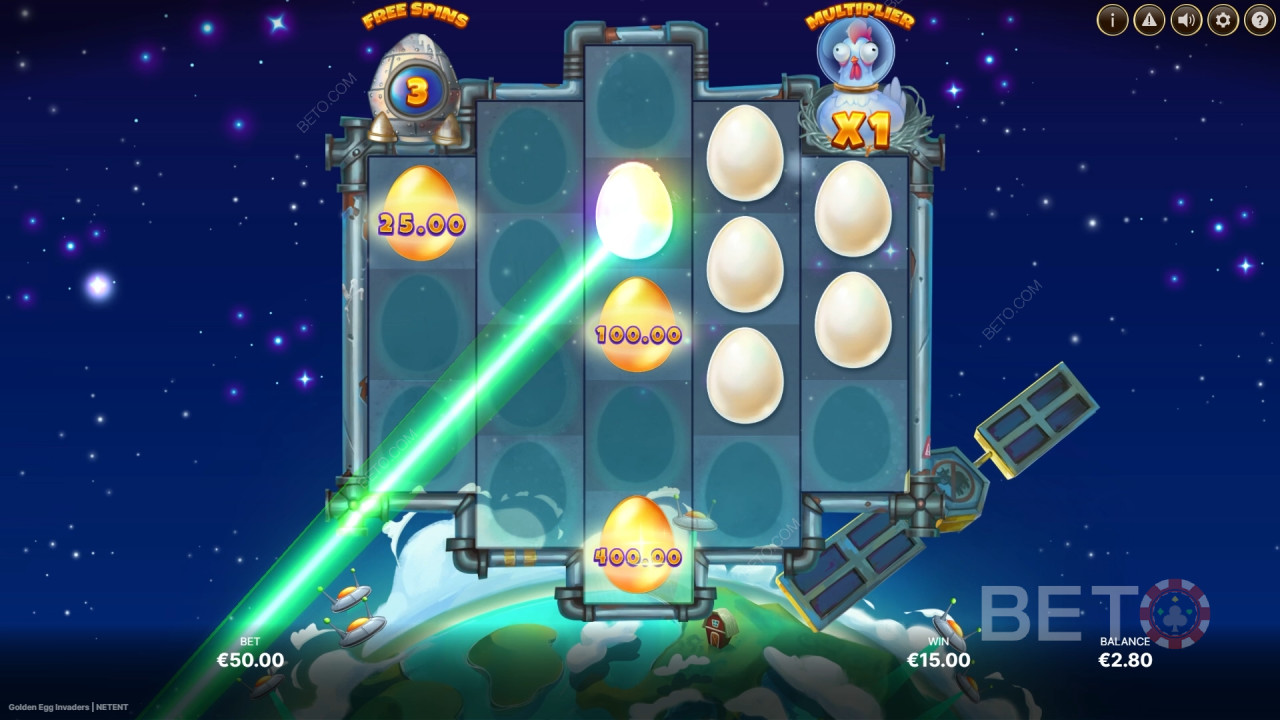Open settings with the gear icon
Image resolution: width=1280 pixels, height=720 pixels.
(1223, 19)
